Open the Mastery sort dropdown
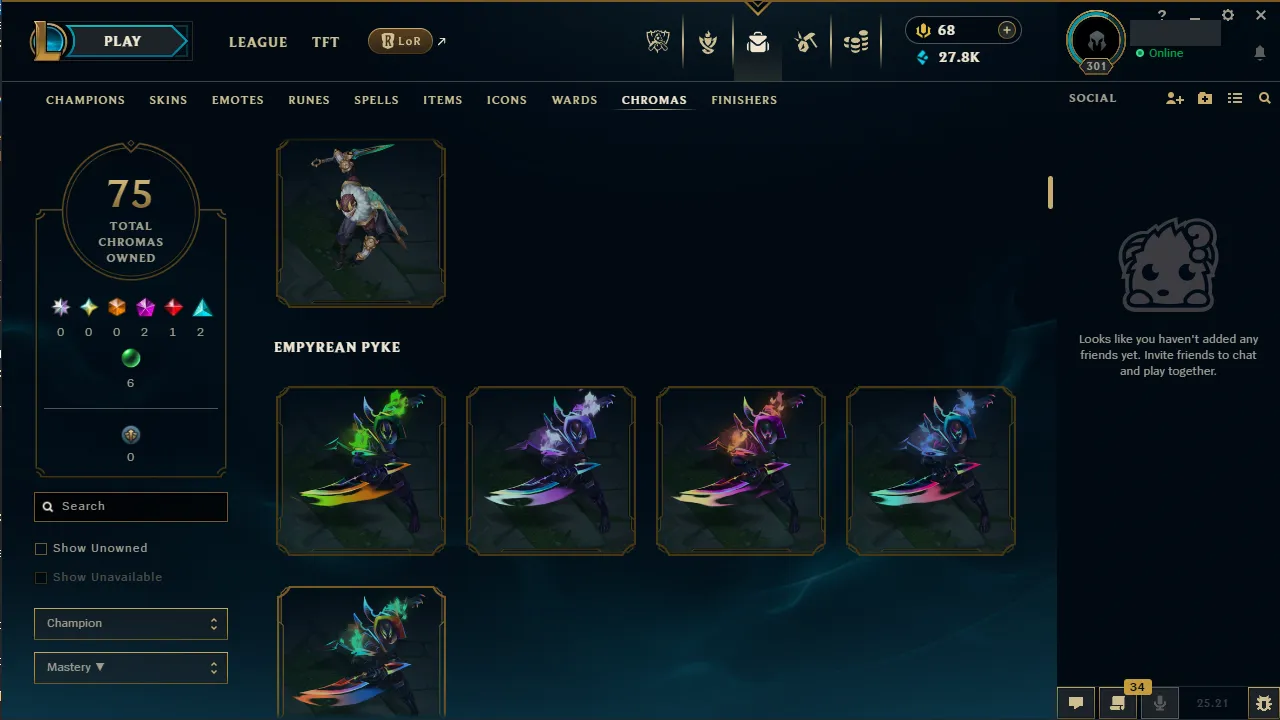The height and width of the screenshot is (720, 1280). pos(130,667)
